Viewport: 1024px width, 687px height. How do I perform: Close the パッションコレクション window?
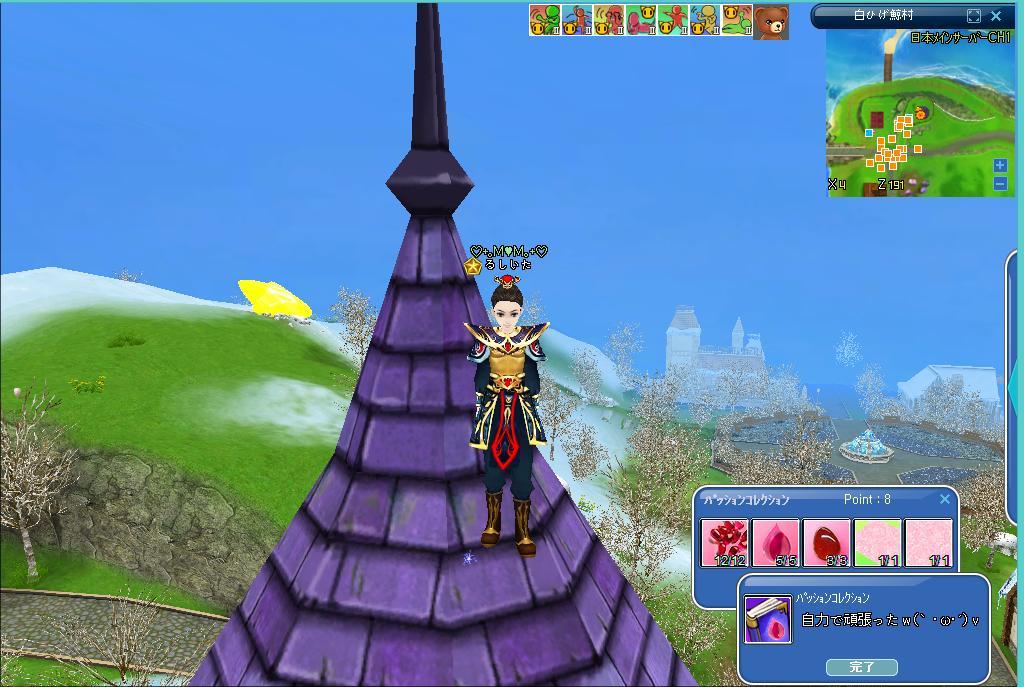point(945,499)
